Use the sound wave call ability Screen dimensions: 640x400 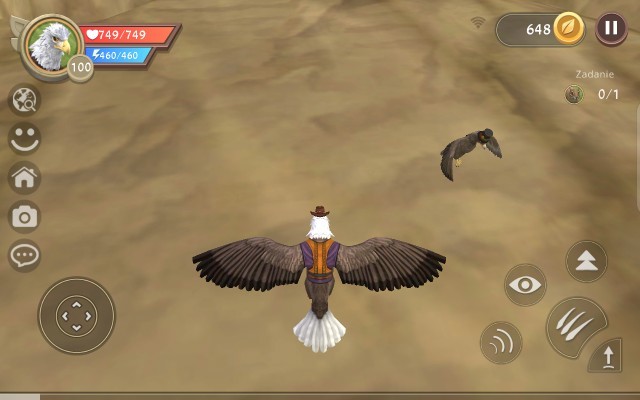click(501, 342)
